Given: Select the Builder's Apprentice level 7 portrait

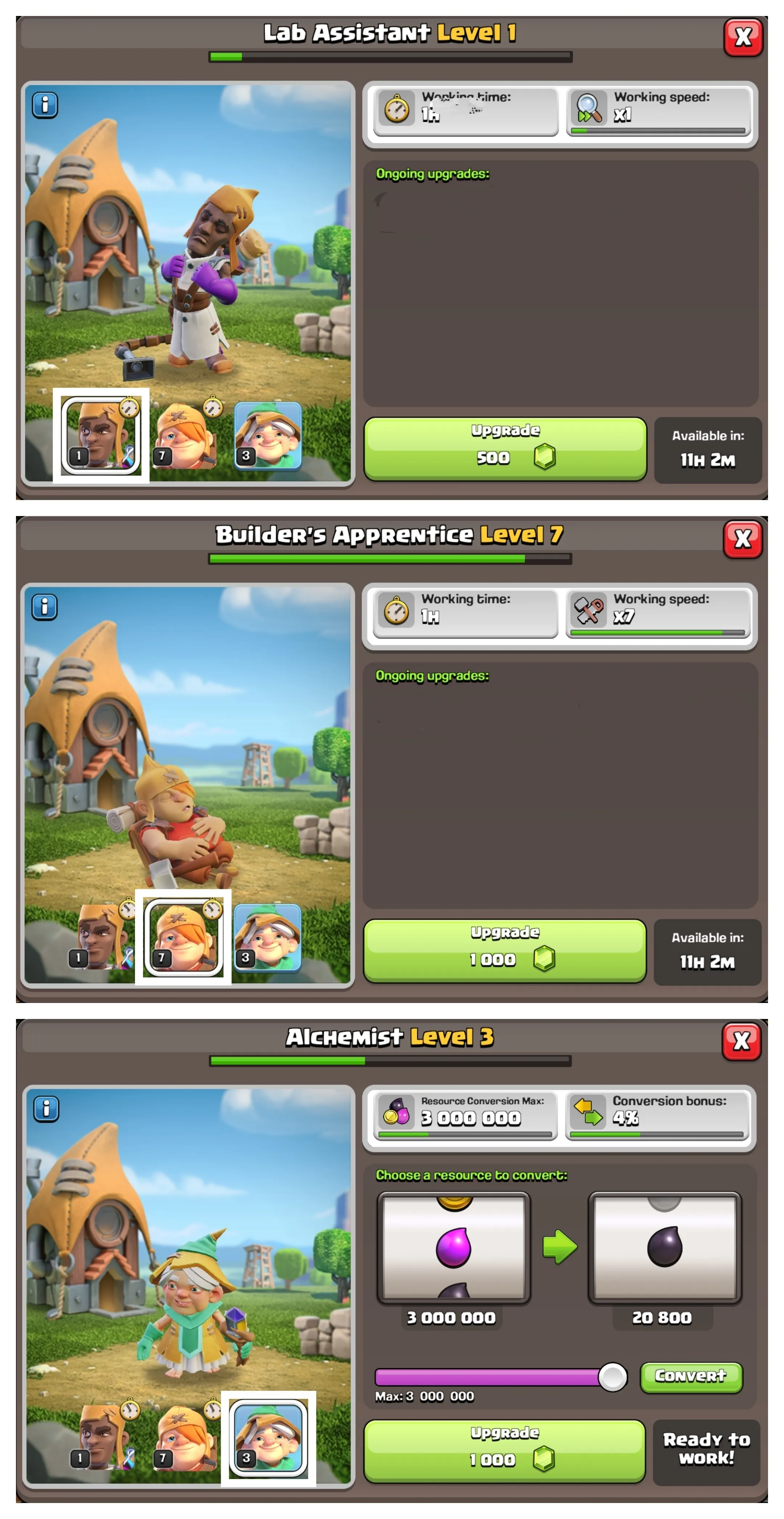Looking at the screenshot, I should pyautogui.click(x=183, y=937).
